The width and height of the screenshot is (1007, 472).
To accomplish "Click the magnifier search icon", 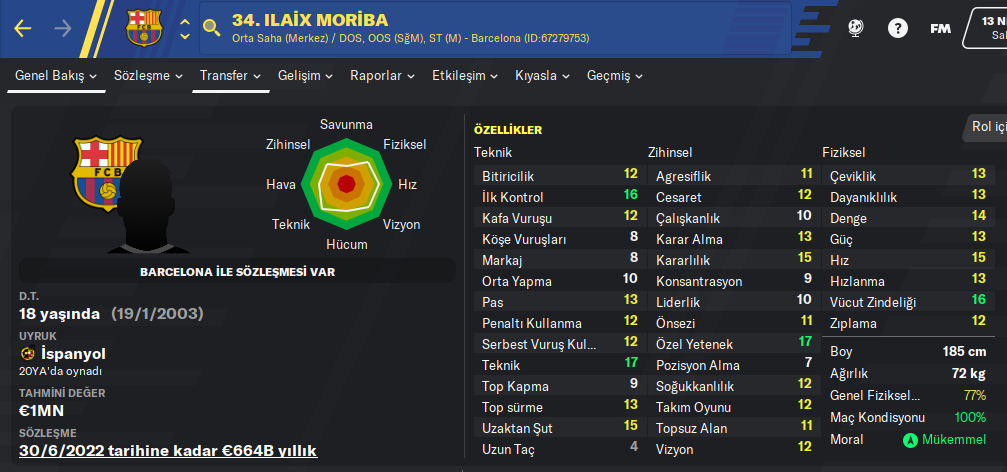I will click(211, 28).
